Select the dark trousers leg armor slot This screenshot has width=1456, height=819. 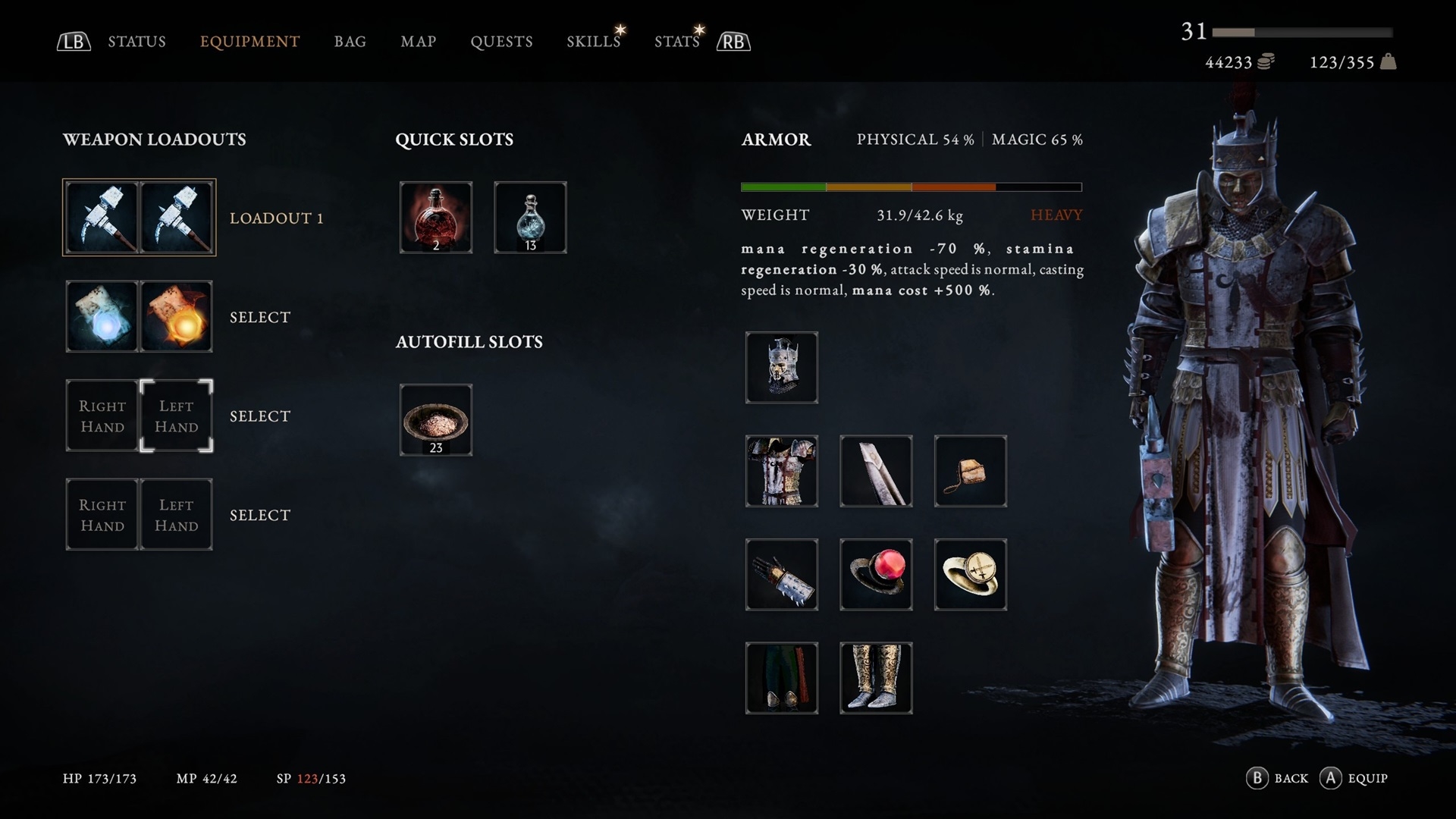pyautogui.click(x=782, y=678)
